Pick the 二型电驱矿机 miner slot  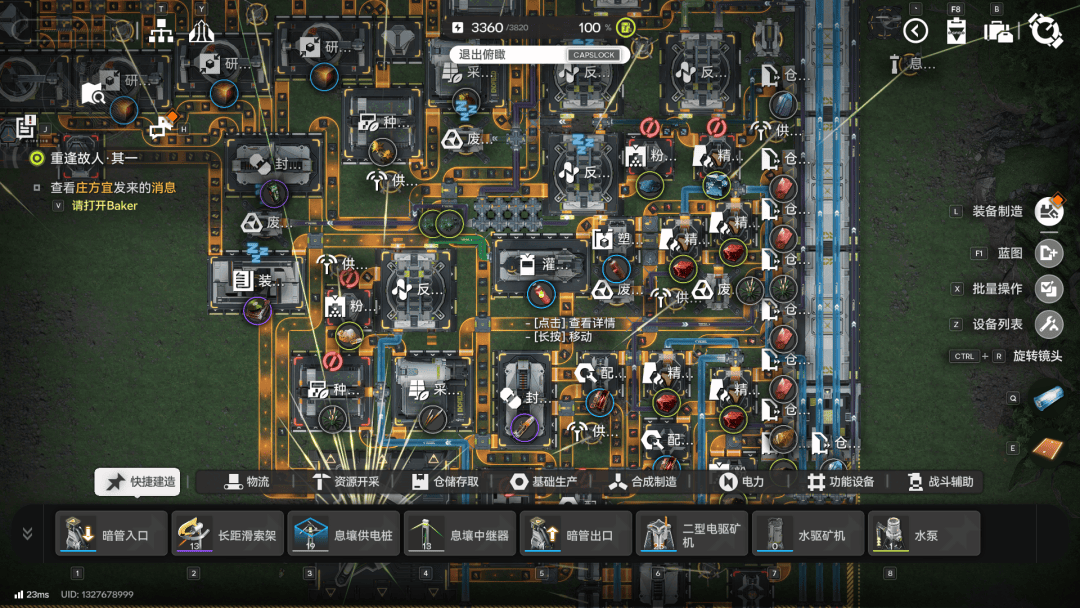692,534
